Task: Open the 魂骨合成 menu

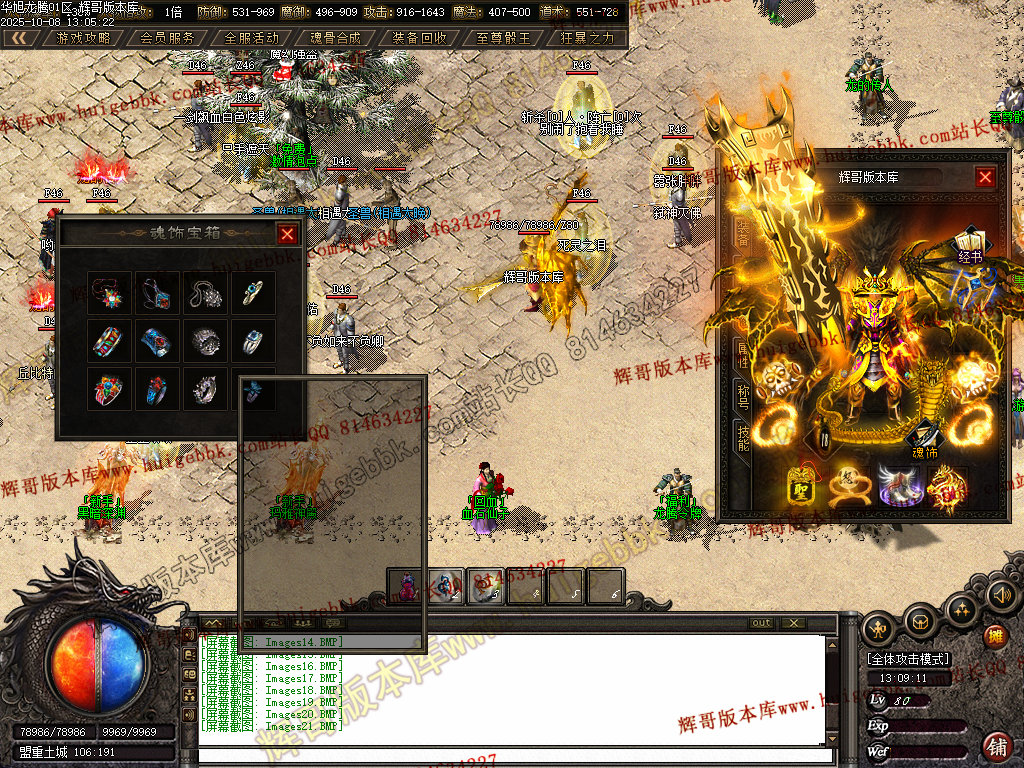Action: click(335, 38)
